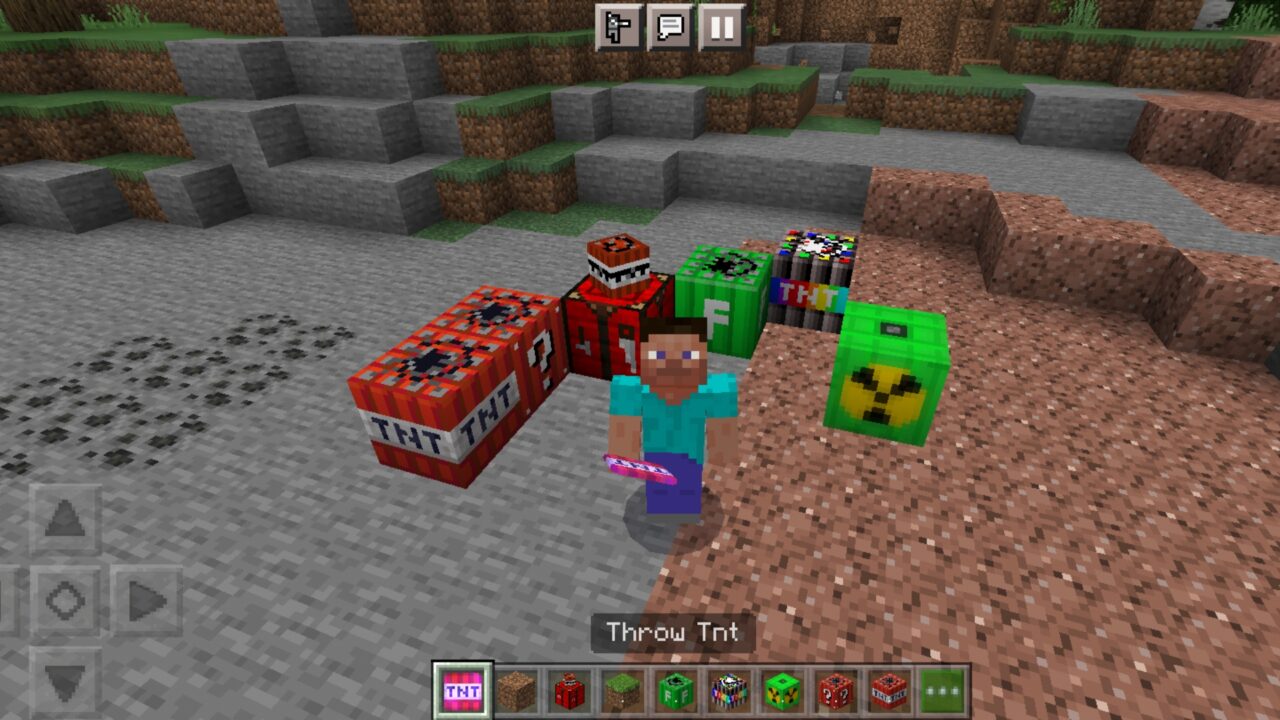This screenshot has width=1280, height=720.
Task: Click the leftmost camera toolbar icon
Action: [x=617, y=22]
